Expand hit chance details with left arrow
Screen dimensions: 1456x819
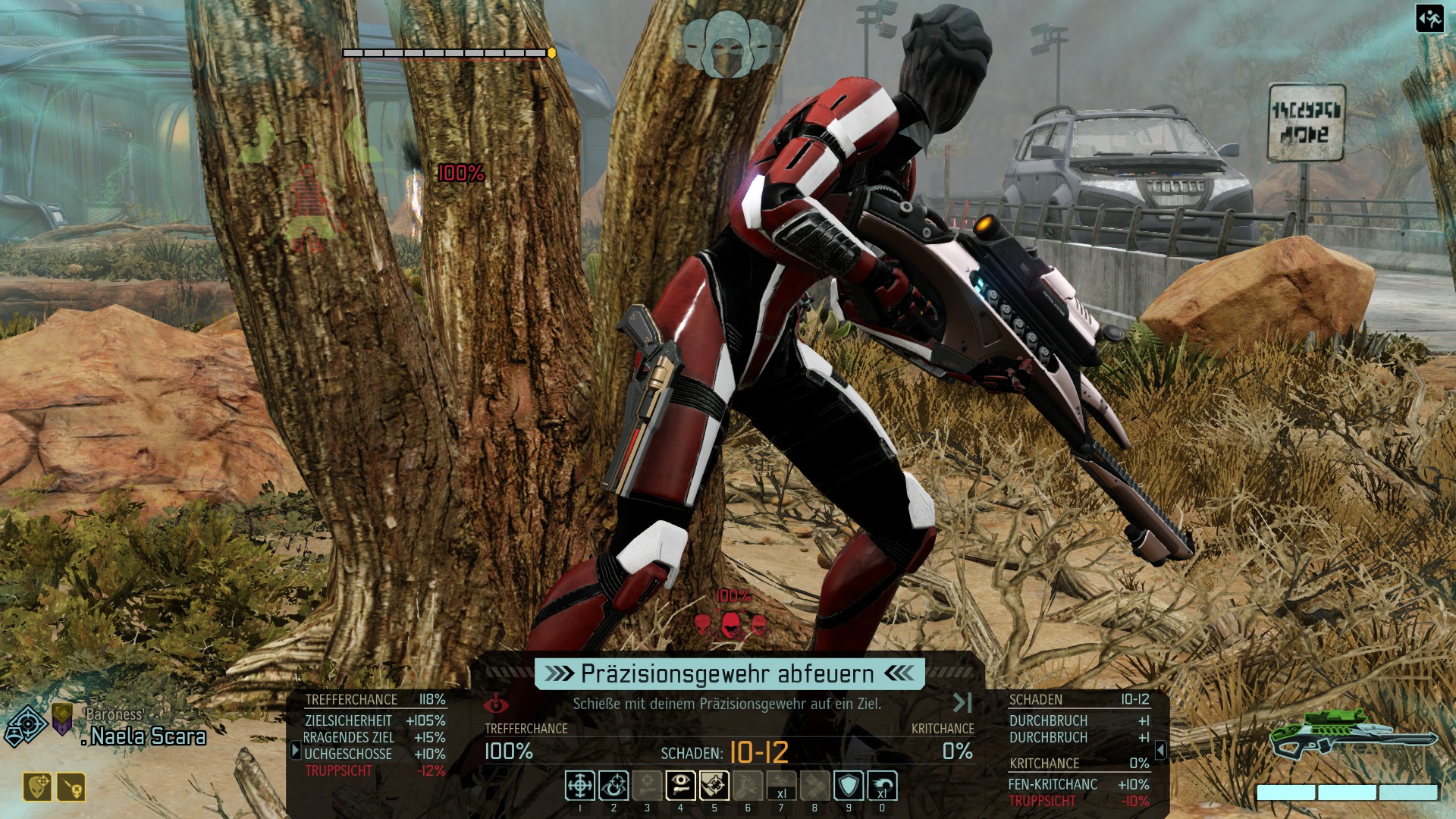[x=296, y=750]
